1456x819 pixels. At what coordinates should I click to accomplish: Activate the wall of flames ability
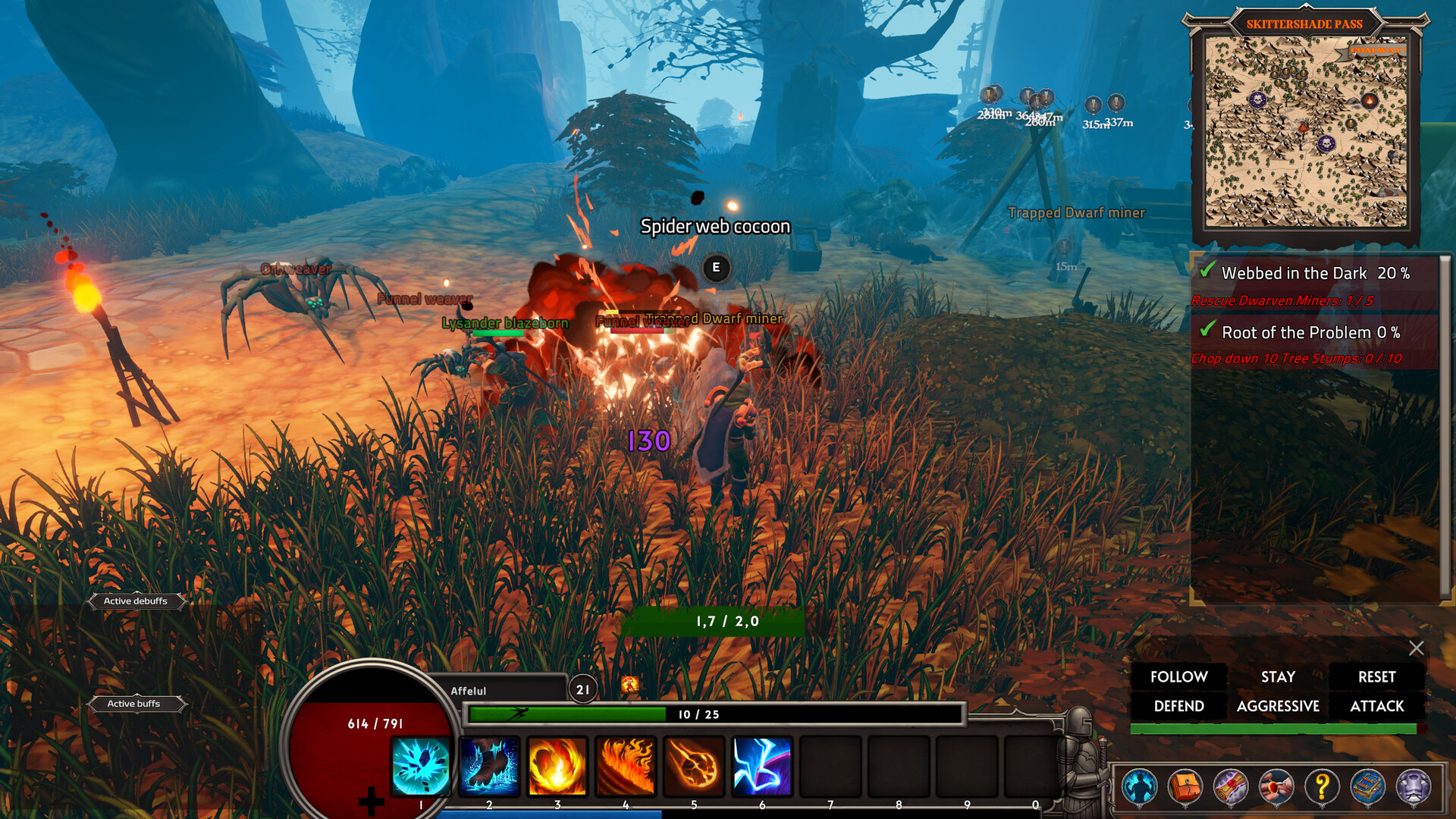point(626,766)
